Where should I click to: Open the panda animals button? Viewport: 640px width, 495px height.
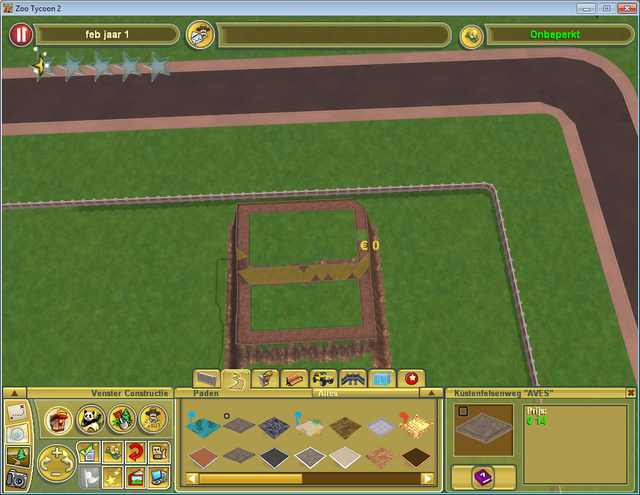pyautogui.click(x=89, y=418)
